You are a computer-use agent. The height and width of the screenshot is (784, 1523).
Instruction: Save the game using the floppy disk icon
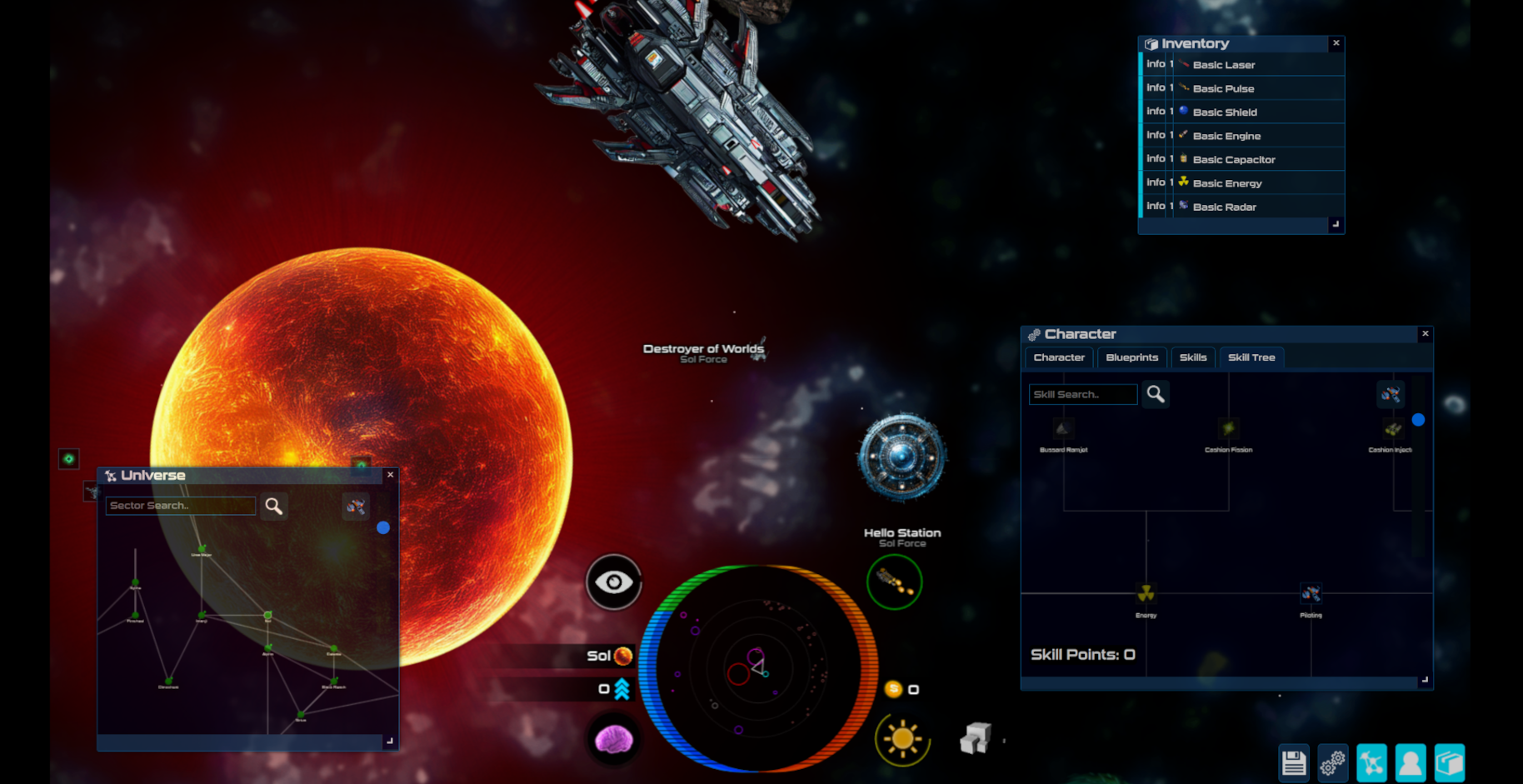(x=1293, y=762)
